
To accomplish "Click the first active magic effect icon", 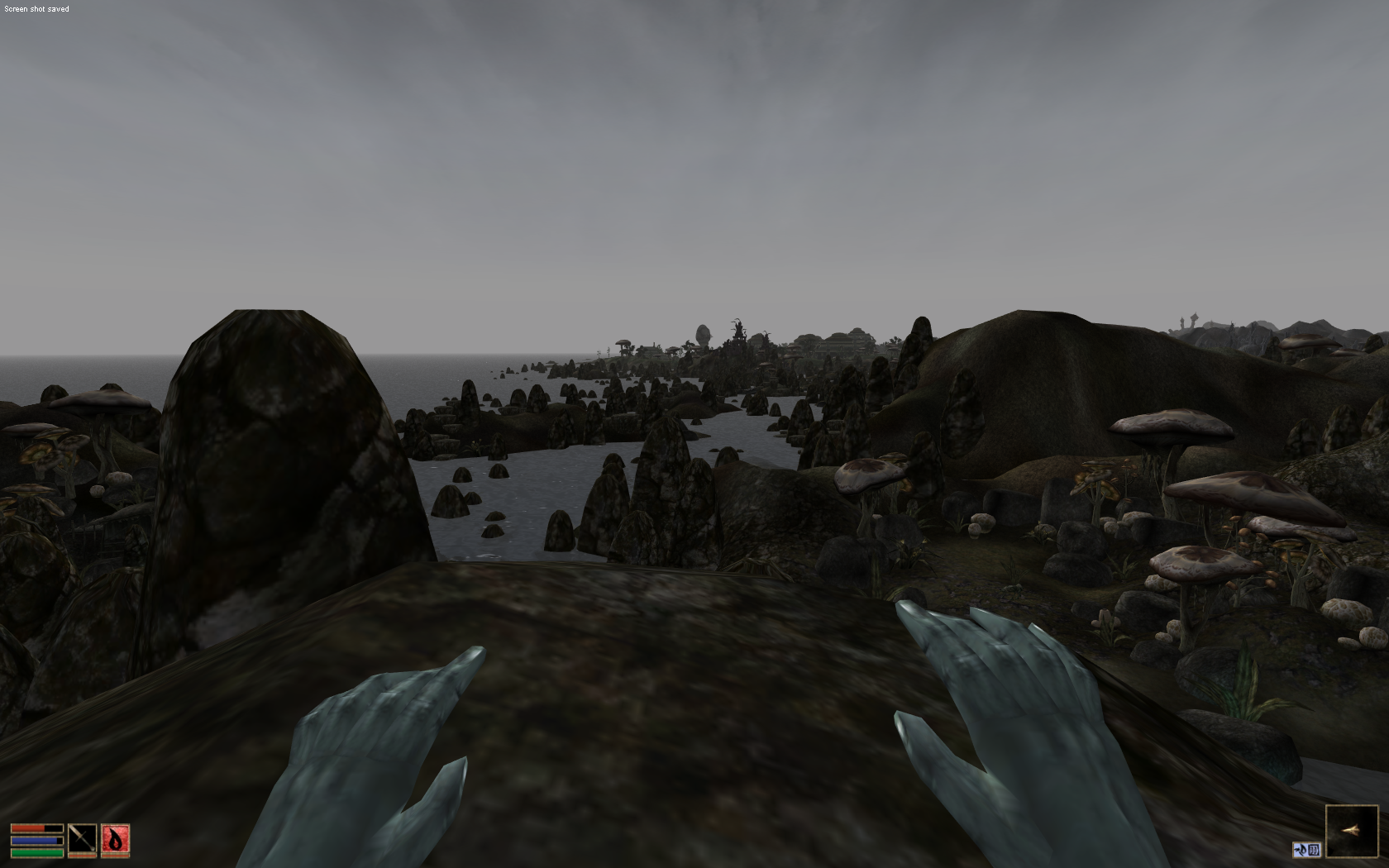I will 1300,850.
